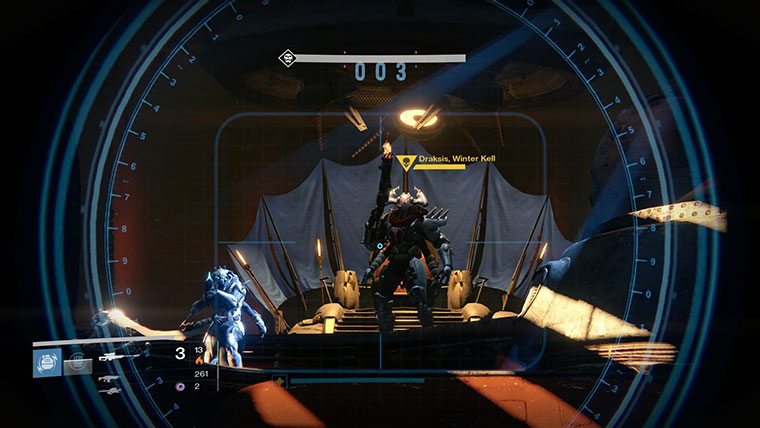Viewport: 760px width, 428px height.
Task: Switch to the middle weapon icon
Action: (x=111, y=377)
